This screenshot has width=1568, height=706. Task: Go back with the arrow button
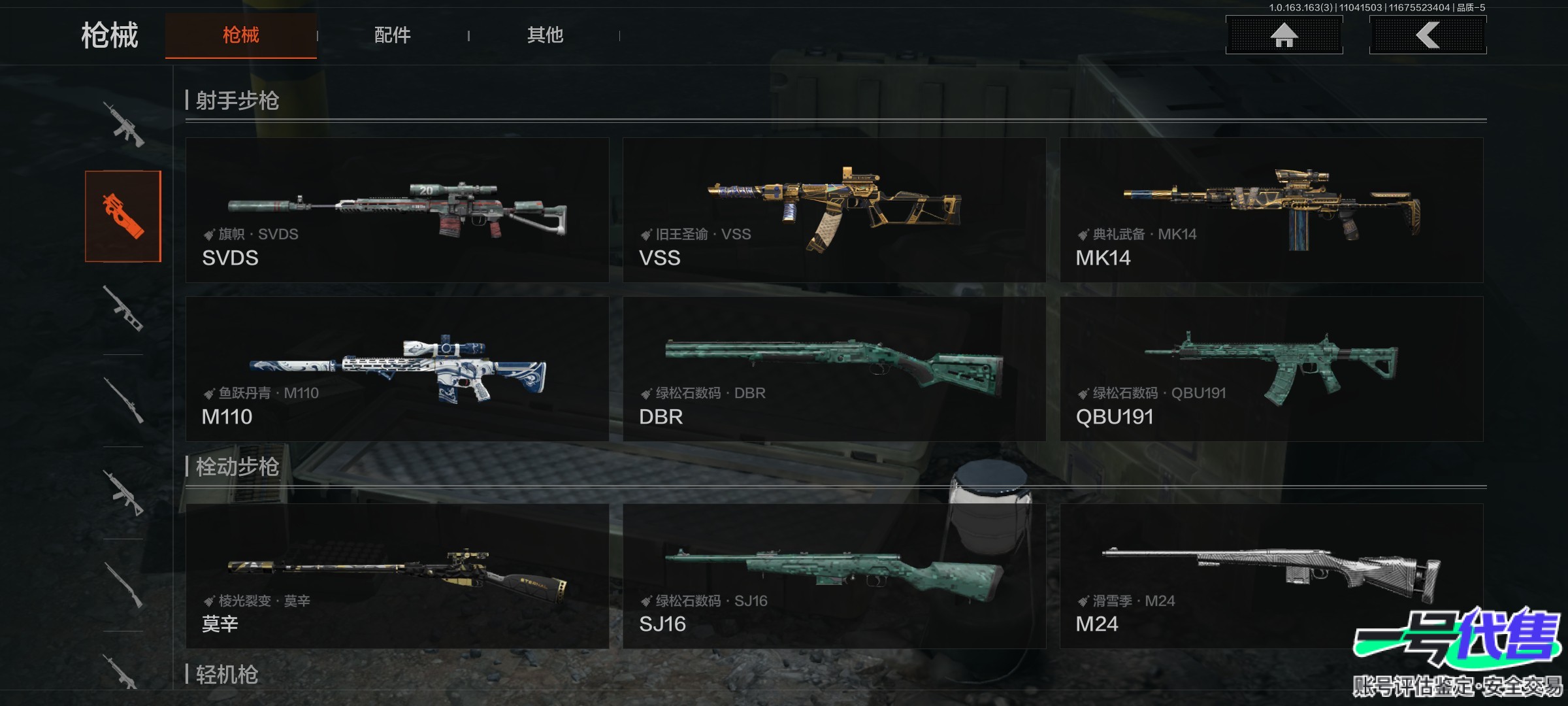(x=1428, y=35)
